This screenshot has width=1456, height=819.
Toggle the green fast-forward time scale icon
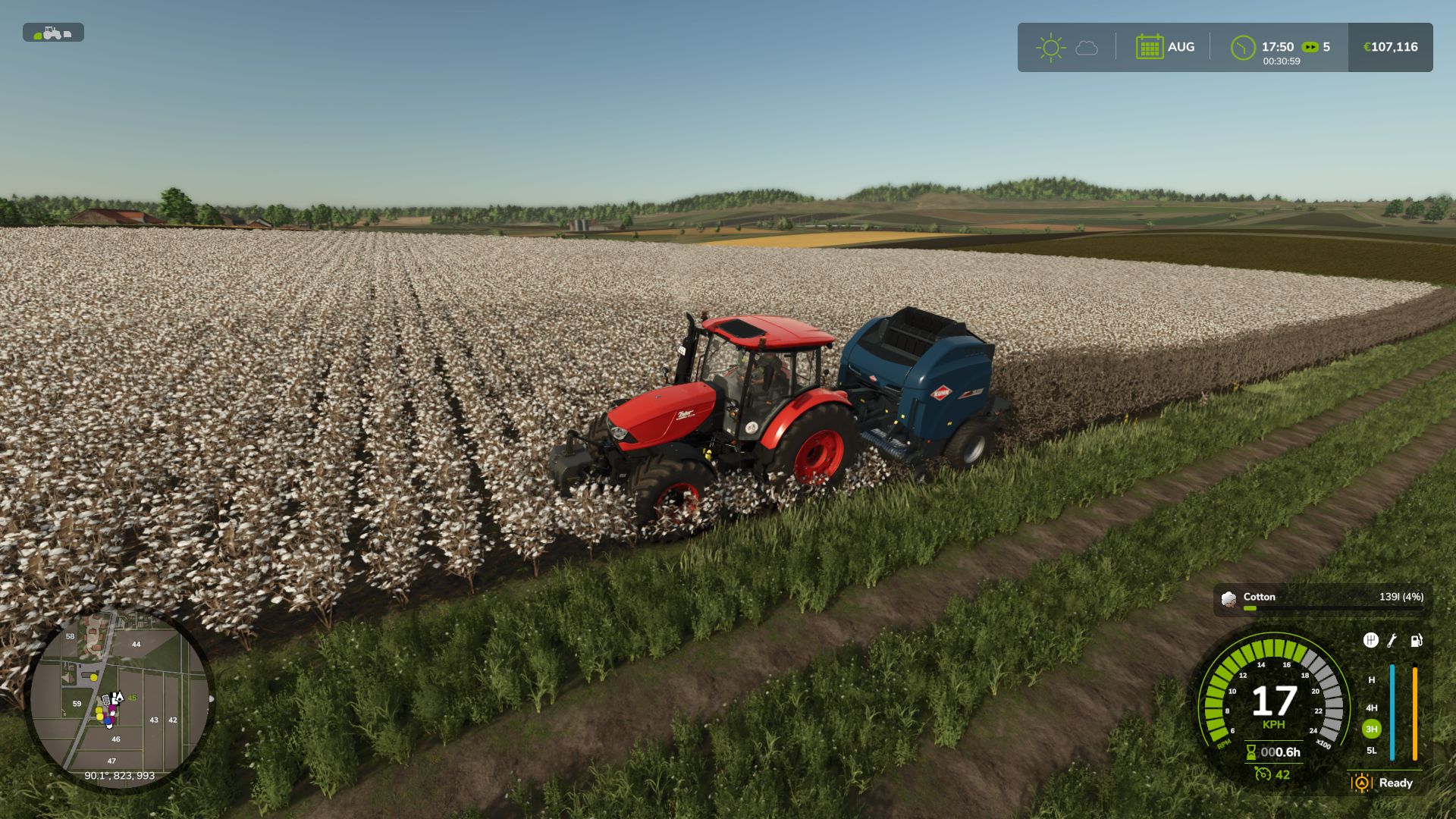click(x=1310, y=47)
